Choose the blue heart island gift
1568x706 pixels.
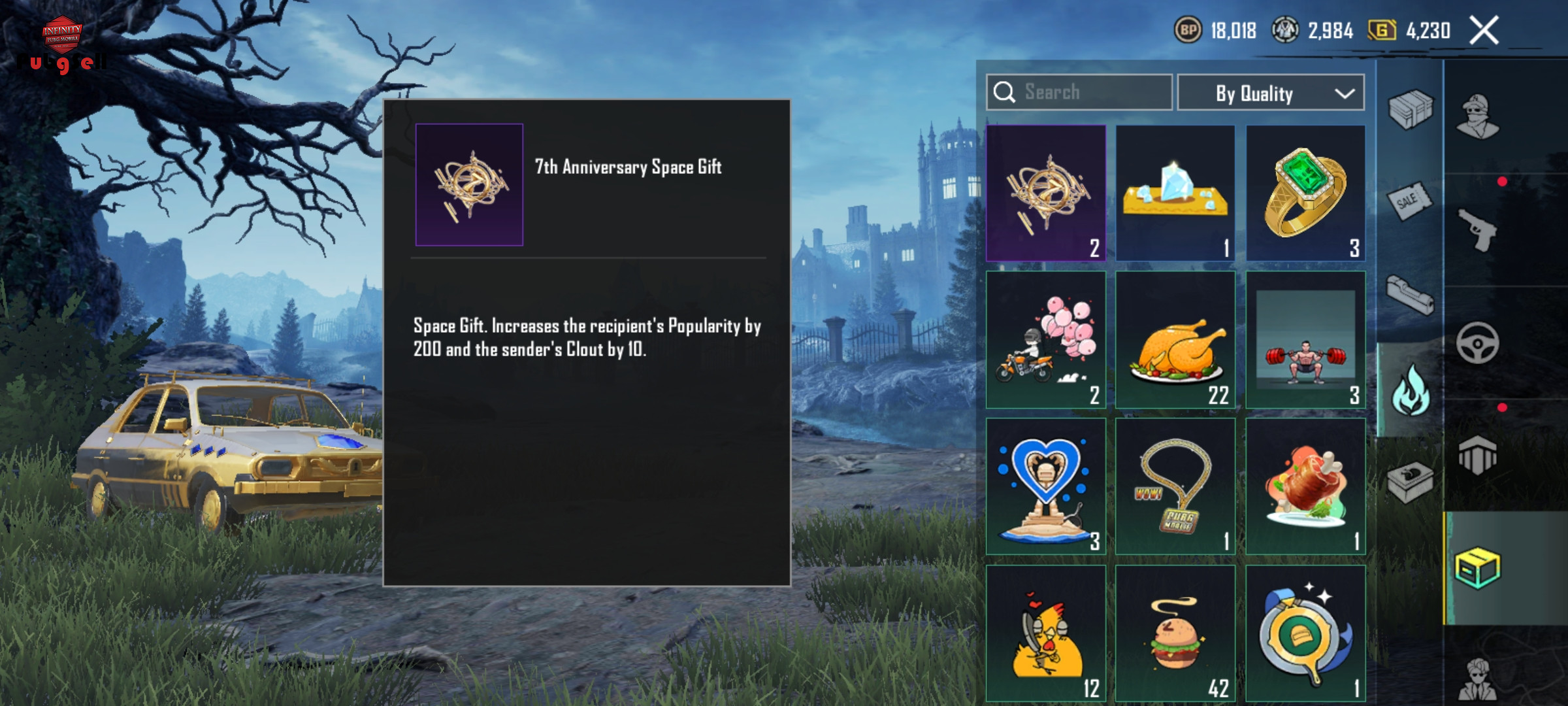pos(1045,486)
